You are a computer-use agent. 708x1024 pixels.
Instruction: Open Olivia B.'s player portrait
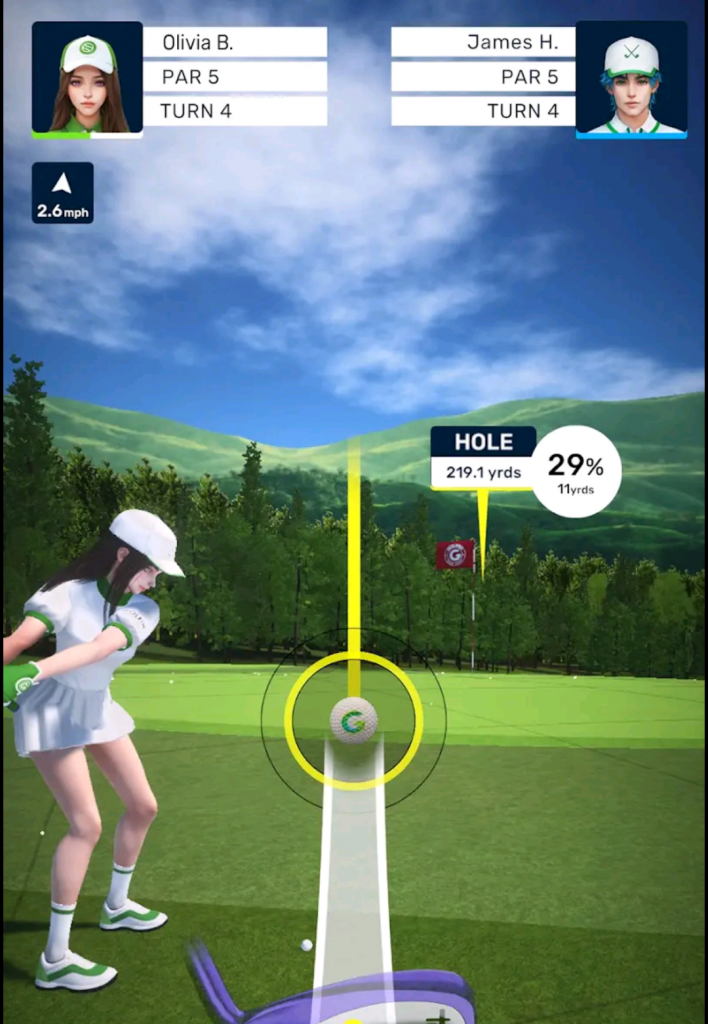coord(87,78)
